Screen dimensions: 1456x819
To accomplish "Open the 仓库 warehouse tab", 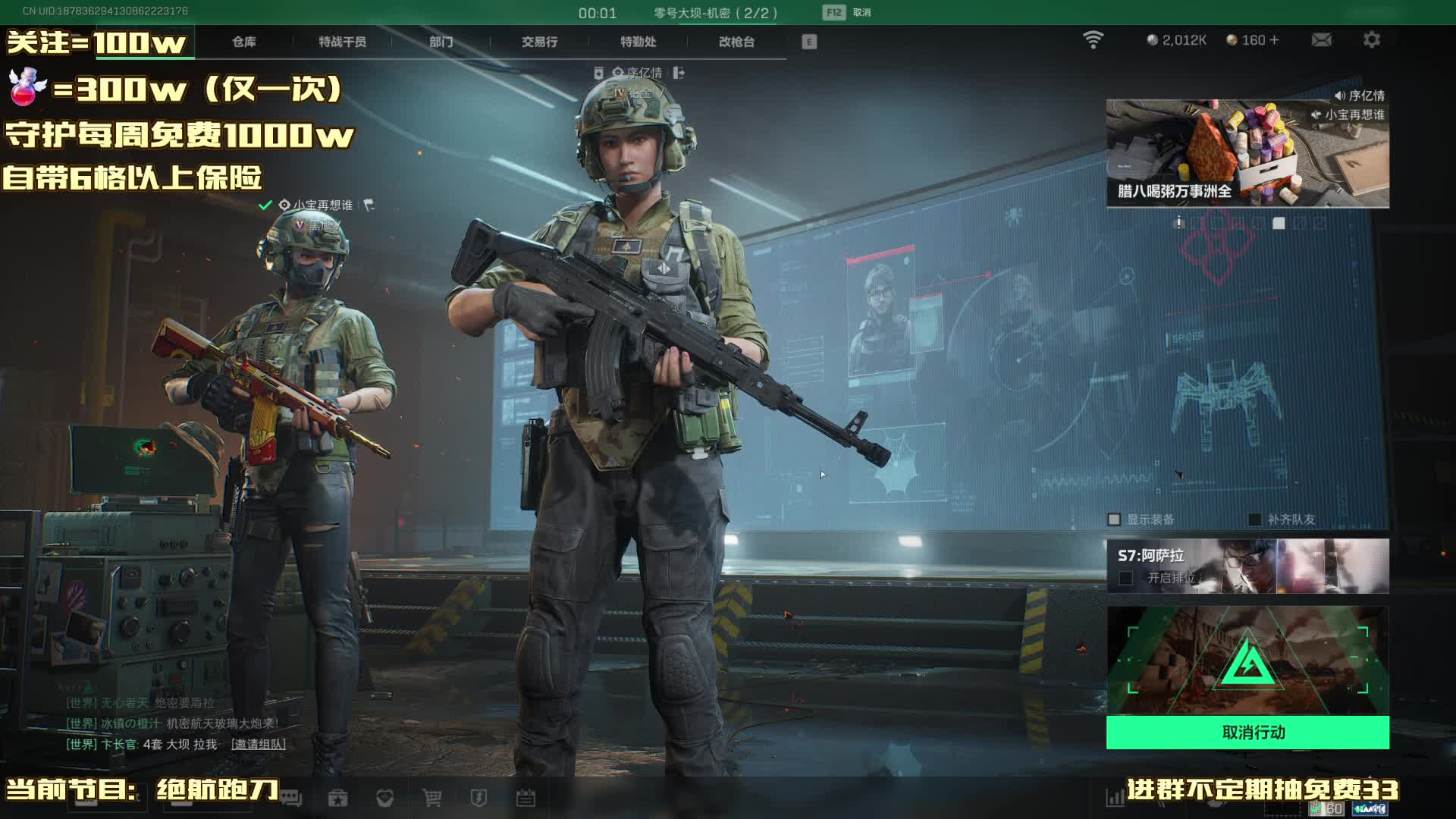I will click(243, 42).
